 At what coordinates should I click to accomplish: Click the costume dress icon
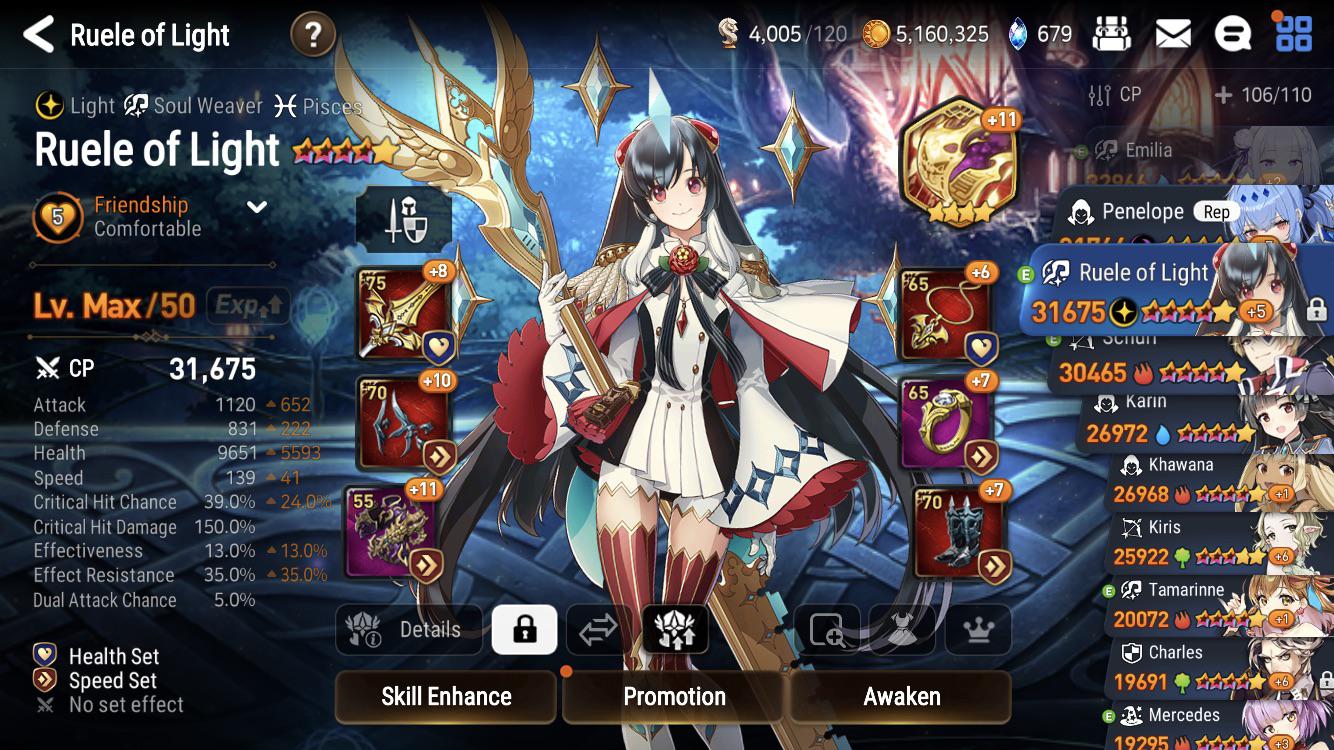[901, 630]
